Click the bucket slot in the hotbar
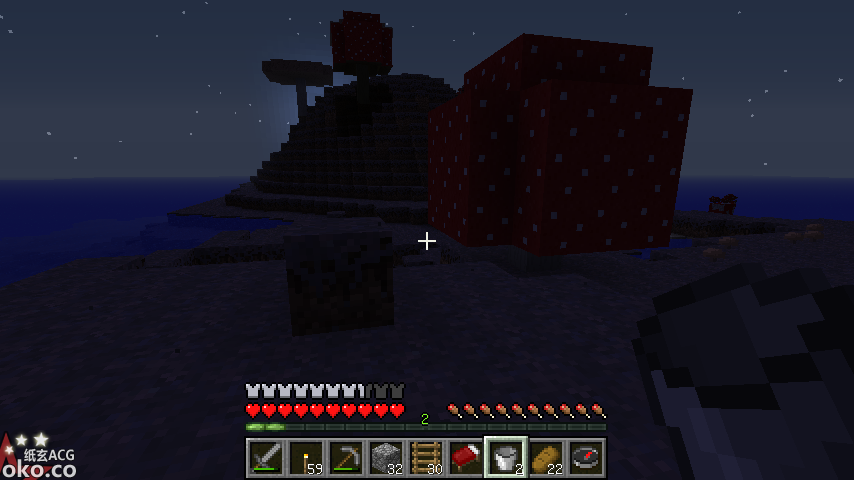Viewport: 854px width, 480px height. point(506,458)
